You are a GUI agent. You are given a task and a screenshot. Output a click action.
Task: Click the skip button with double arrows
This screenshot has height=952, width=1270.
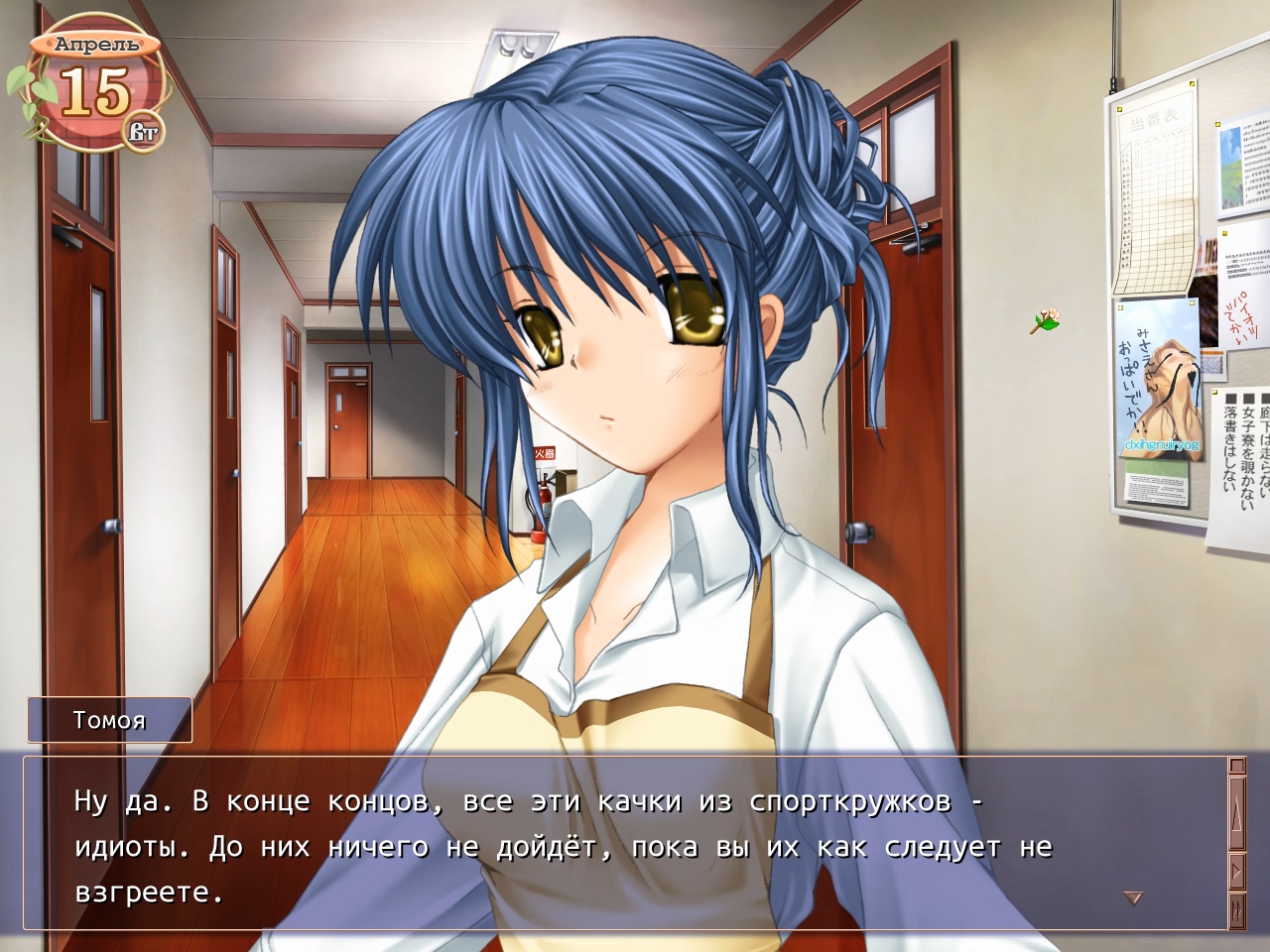(x=1236, y=909)
